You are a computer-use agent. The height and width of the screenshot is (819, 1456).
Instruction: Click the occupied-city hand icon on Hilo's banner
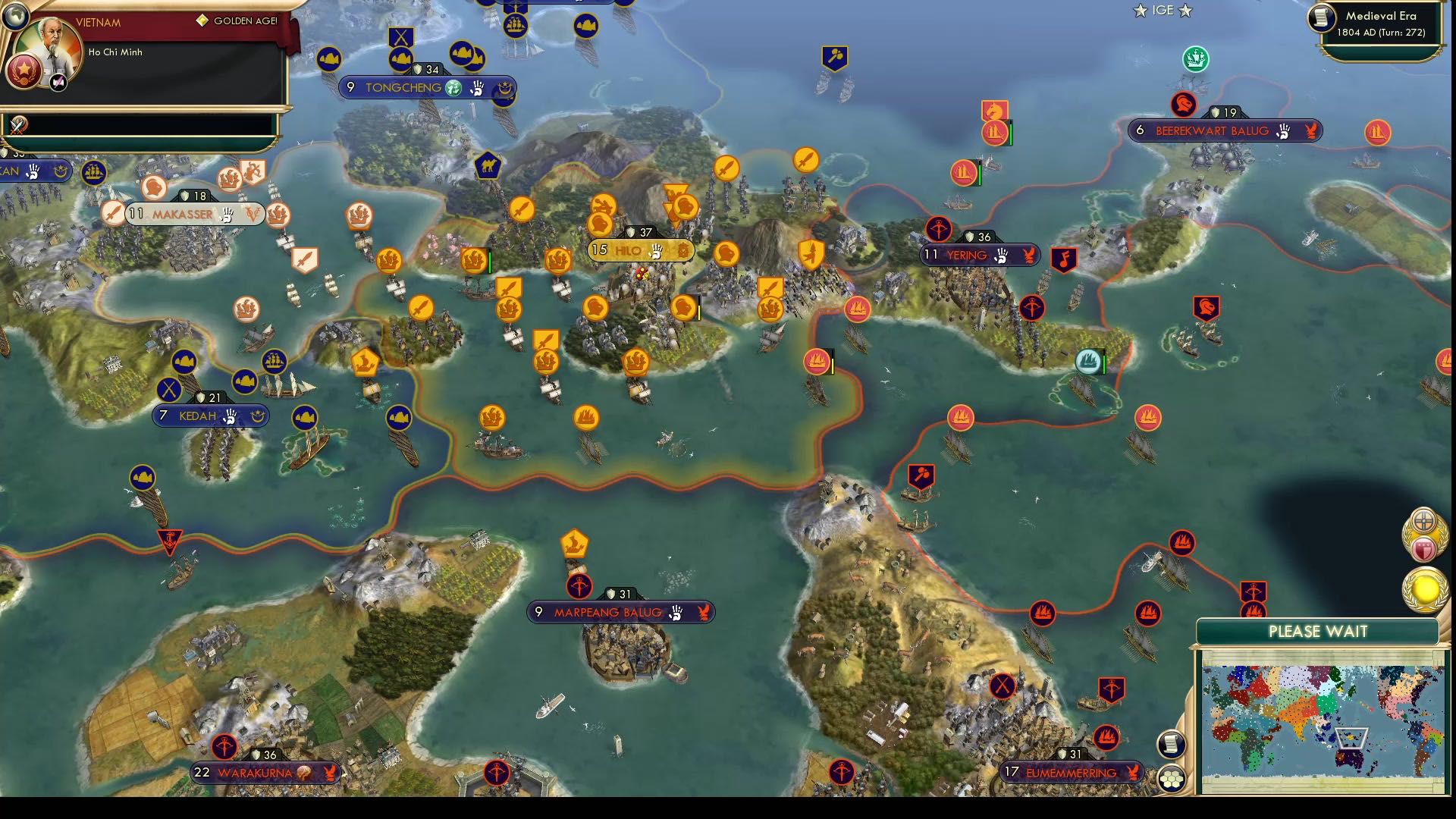(657, 251)
